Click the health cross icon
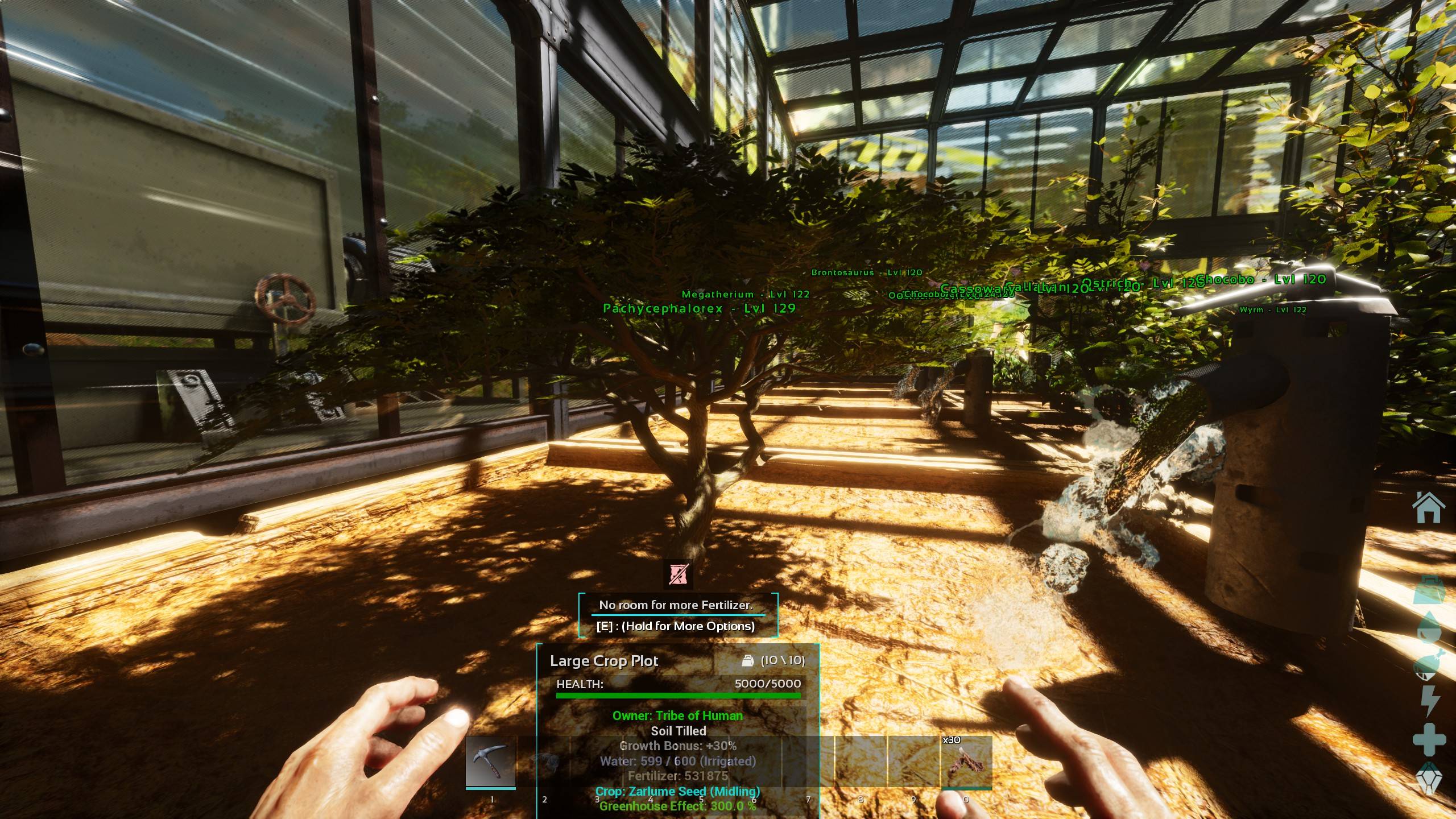 [1429, 741]
